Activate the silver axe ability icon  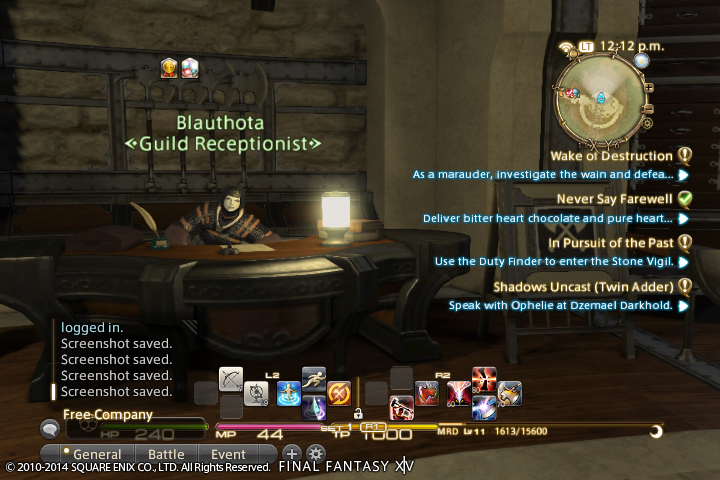click(510, 393)
